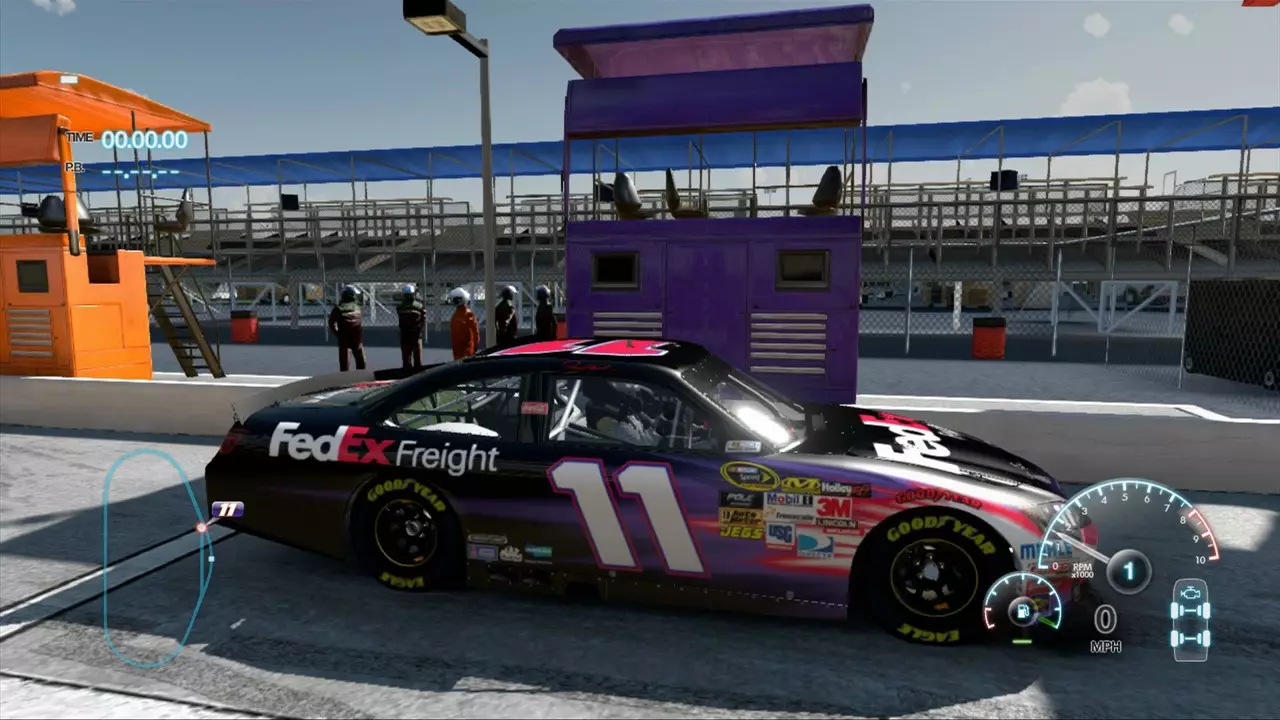1280x720 pixels.
Task: Click the fuel pump icon on the fuel gauge
Action: pos(1022,612)
